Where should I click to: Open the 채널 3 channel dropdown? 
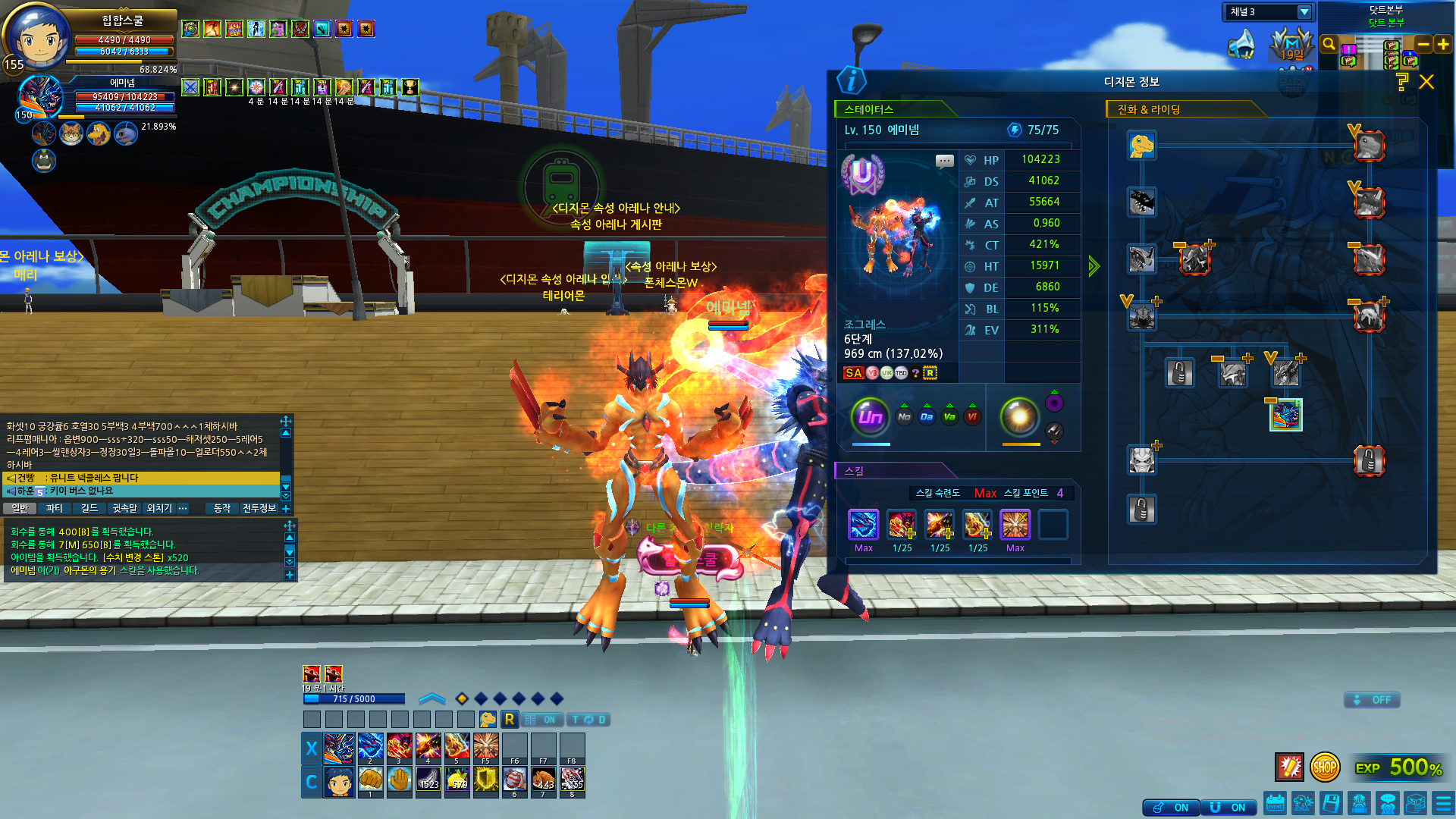pos(1304,12)
